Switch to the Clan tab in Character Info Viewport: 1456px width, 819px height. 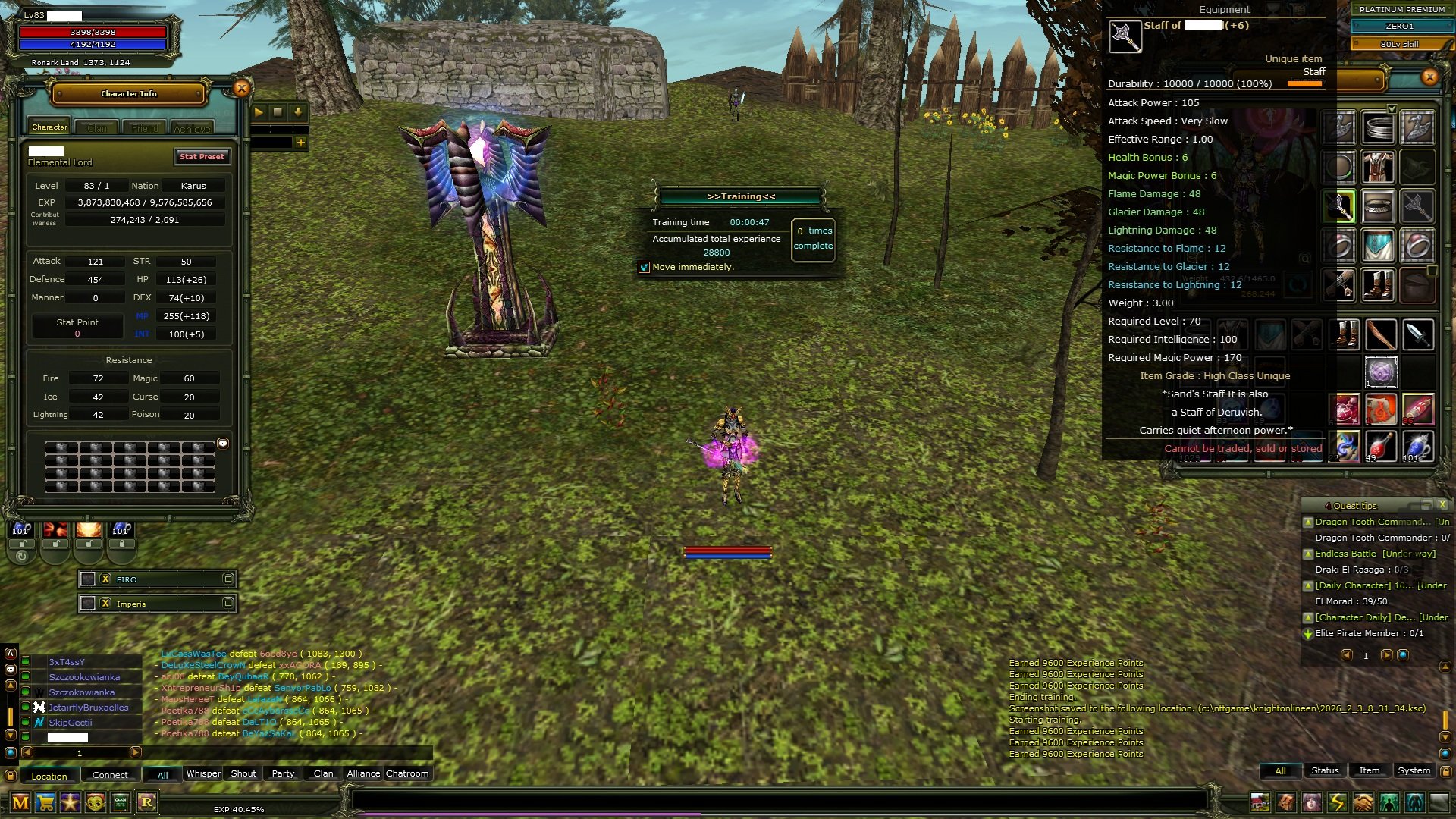pos(97,127)
